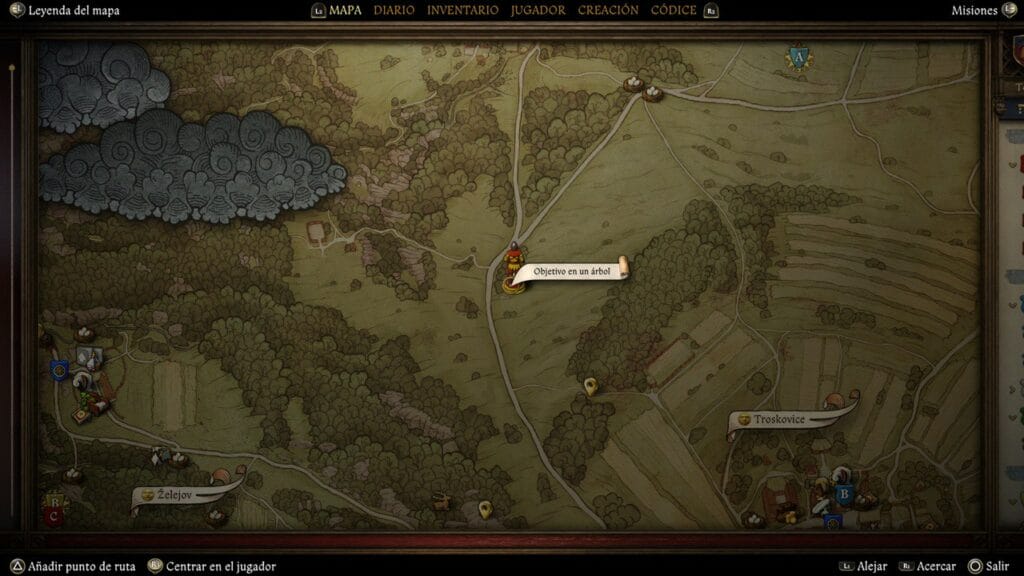Click the blue B quest marker
1024x576 pixels.
pos(843,493)
